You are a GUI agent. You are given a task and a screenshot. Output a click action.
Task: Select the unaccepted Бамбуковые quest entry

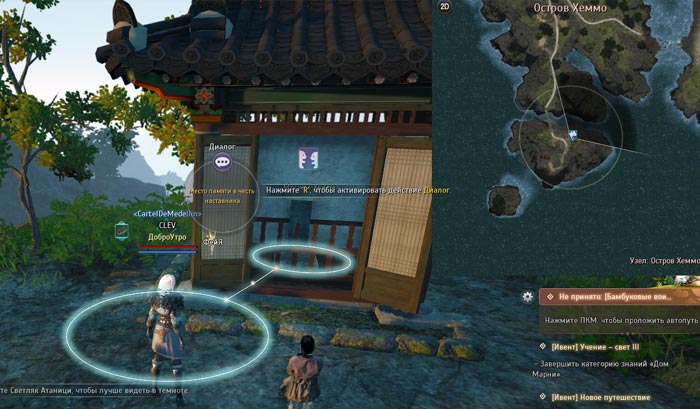click(620, 297)
